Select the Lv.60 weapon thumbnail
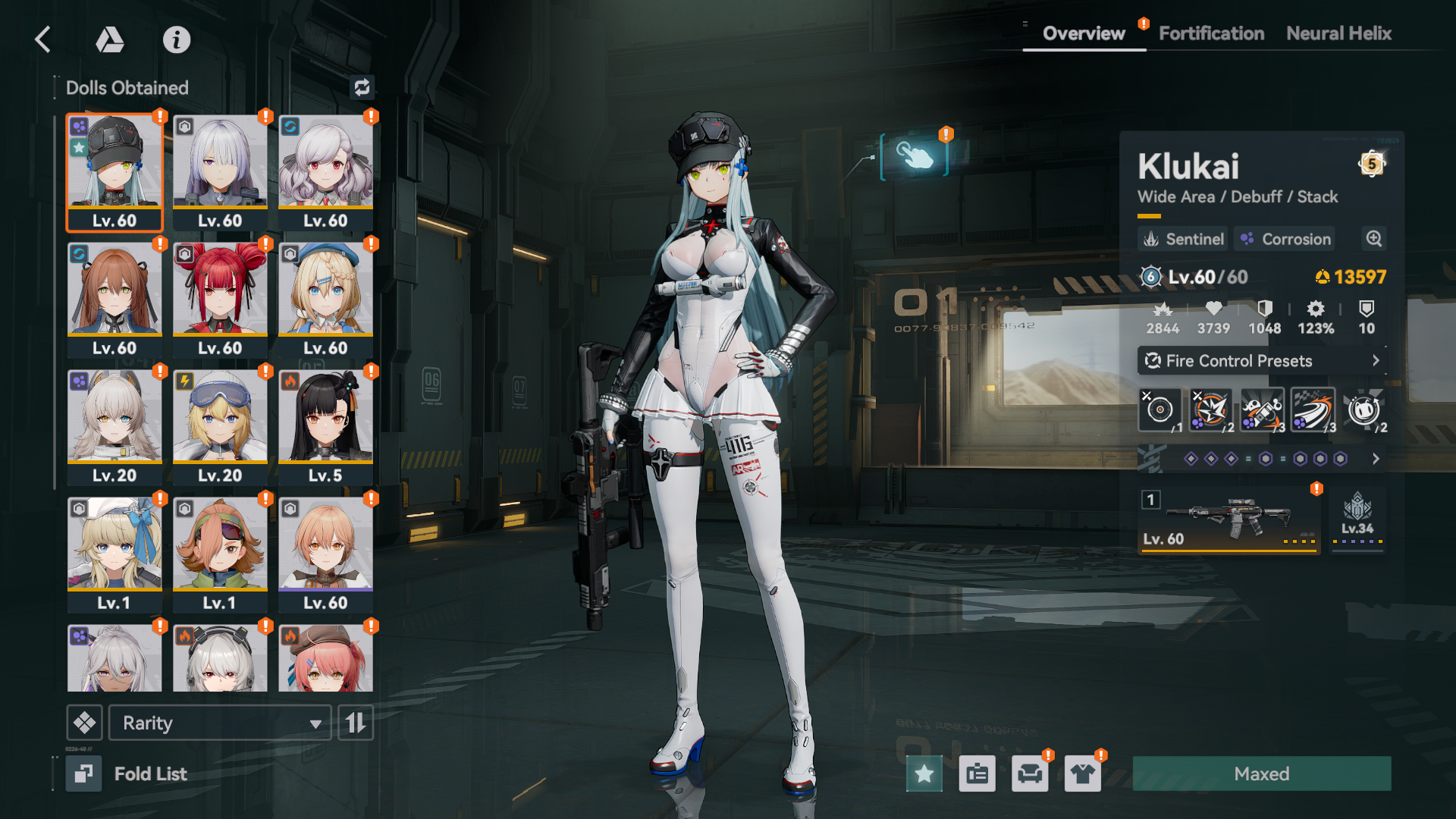Viewport: 1456px width, 819px height. [x=1228, y=519]
